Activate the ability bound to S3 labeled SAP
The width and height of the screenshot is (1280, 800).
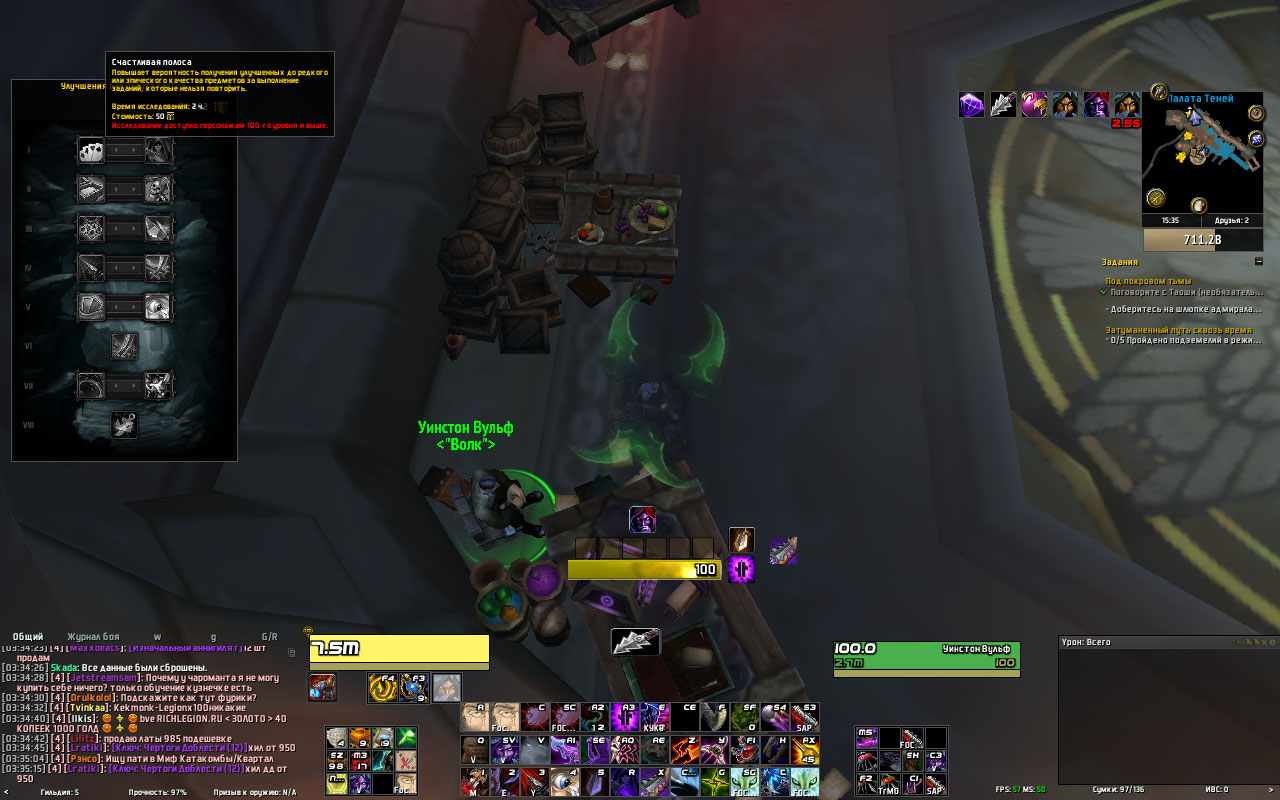pos(805,717)
